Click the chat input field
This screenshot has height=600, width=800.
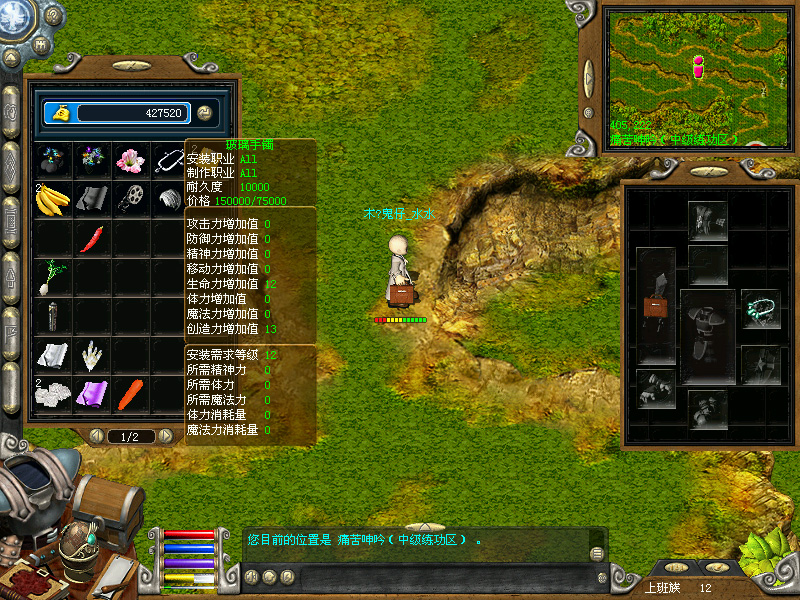(x=440, y=577)
